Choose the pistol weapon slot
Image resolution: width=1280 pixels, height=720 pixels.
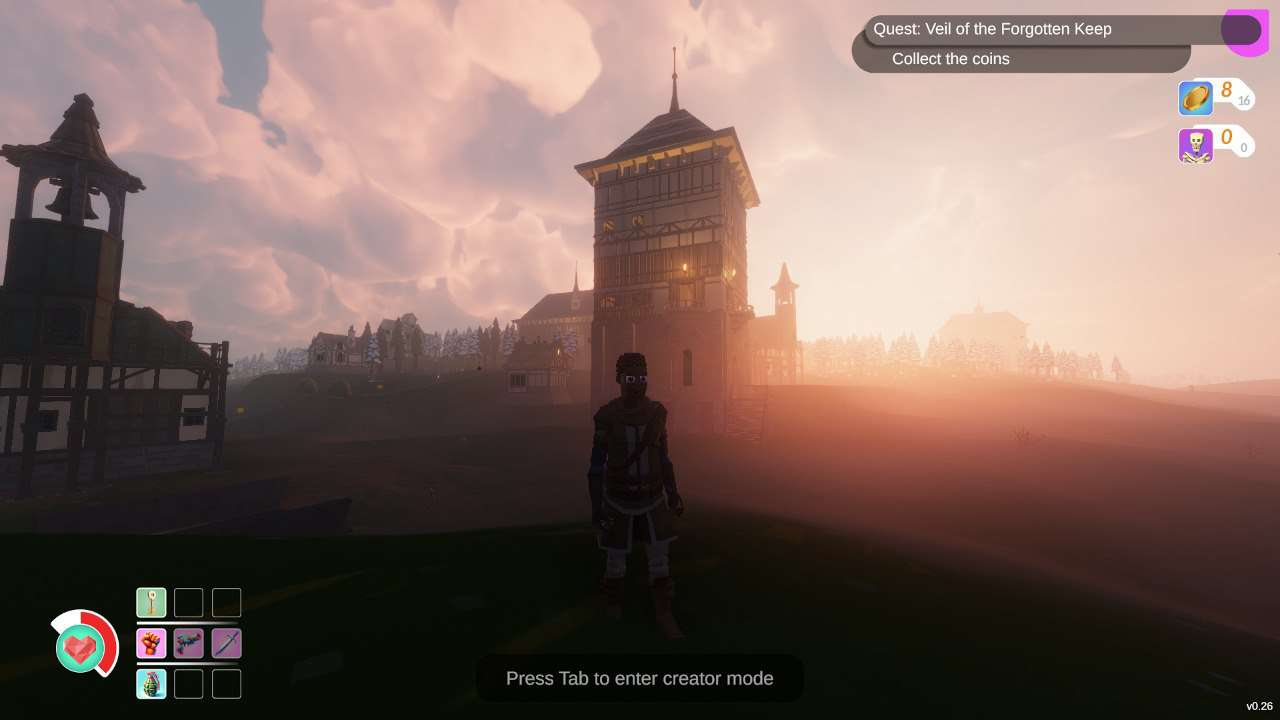point(189,643)
